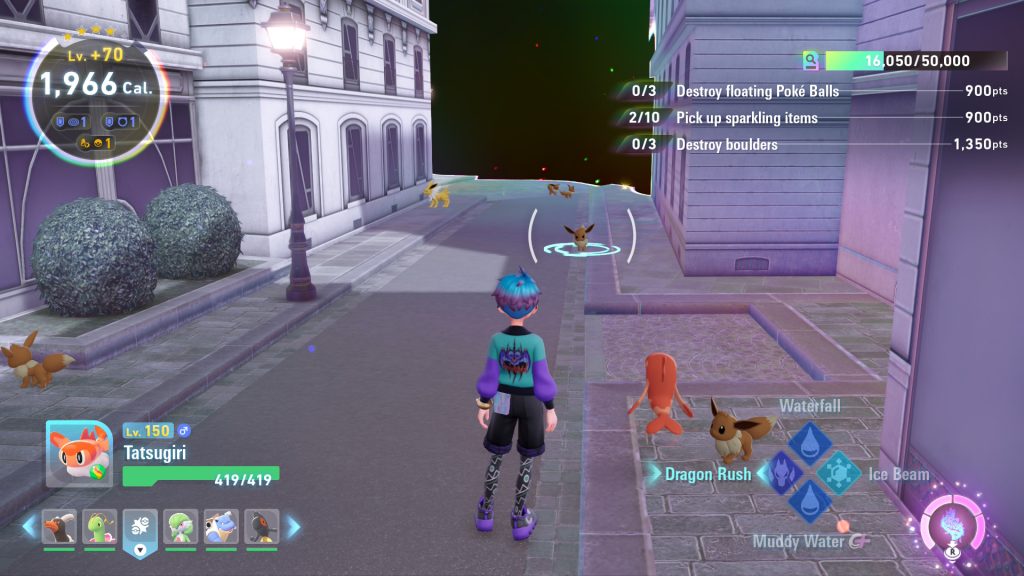
Task: Click the Destroy boulders objective row
Action: tap(727, 145)
